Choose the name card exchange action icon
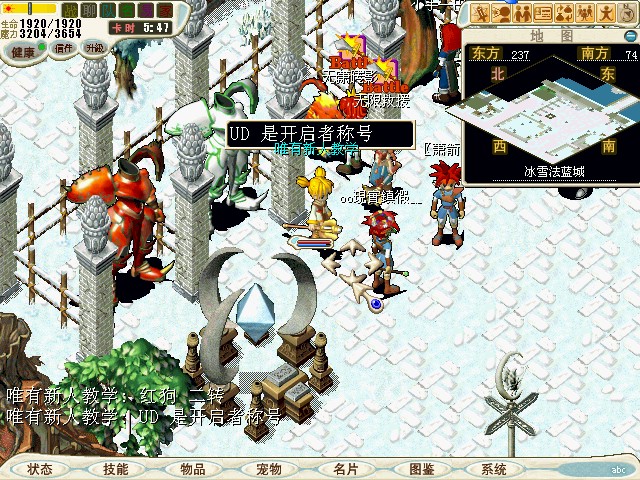 coord(543,13)
